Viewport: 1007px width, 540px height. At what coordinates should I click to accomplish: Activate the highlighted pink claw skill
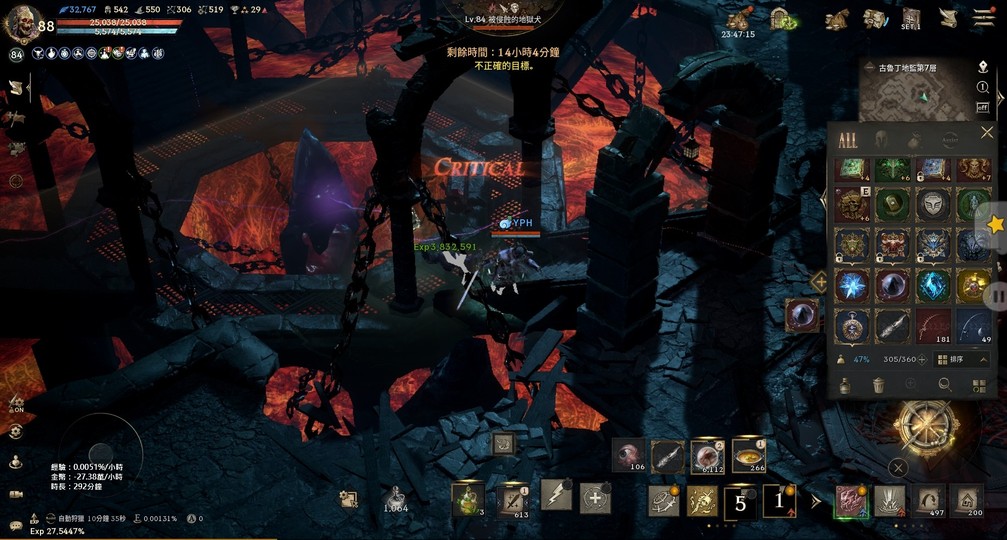[x=852, y=499]
